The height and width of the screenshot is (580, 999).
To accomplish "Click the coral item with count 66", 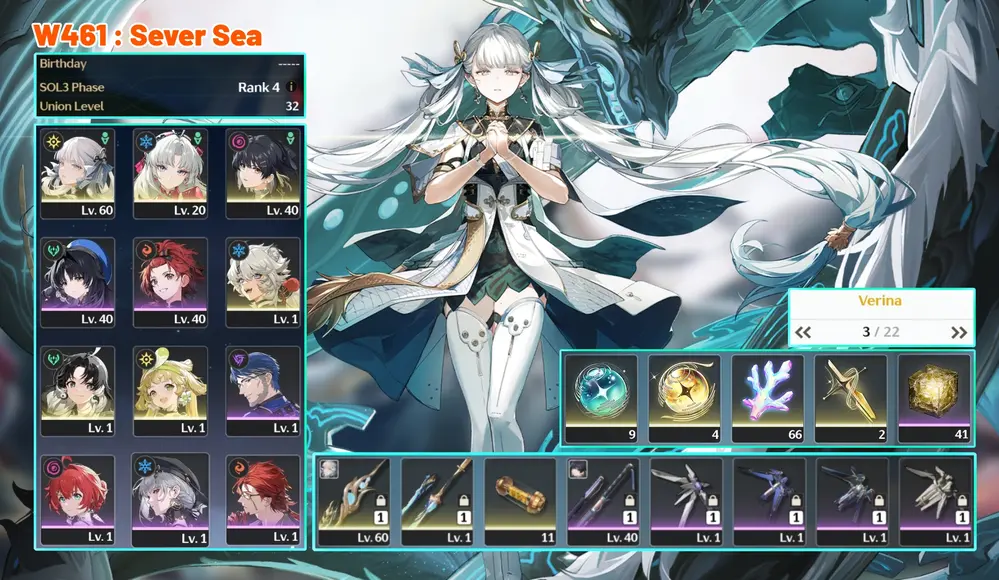I will point(767,398).
